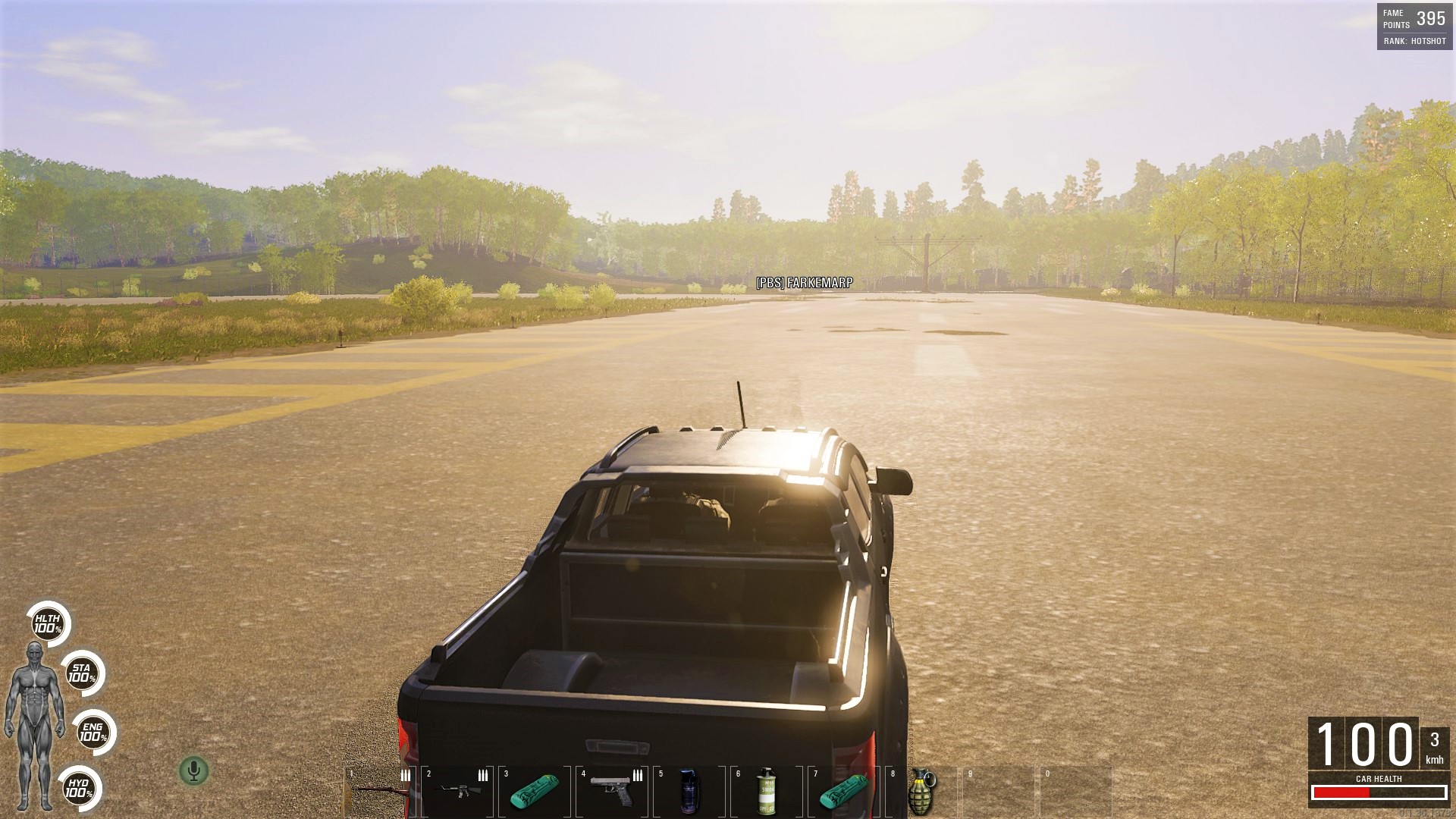Equip the frag grenade slot

tap(921, 790)
